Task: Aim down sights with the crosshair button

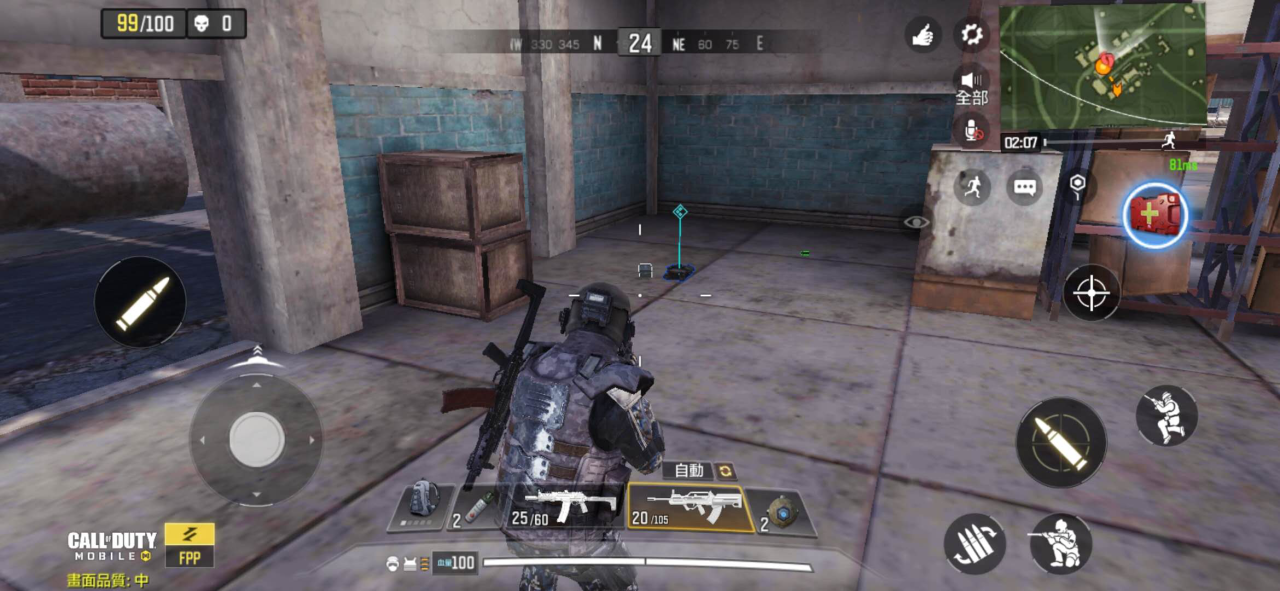Action: pyautogui.click(x=1091, y=293)
